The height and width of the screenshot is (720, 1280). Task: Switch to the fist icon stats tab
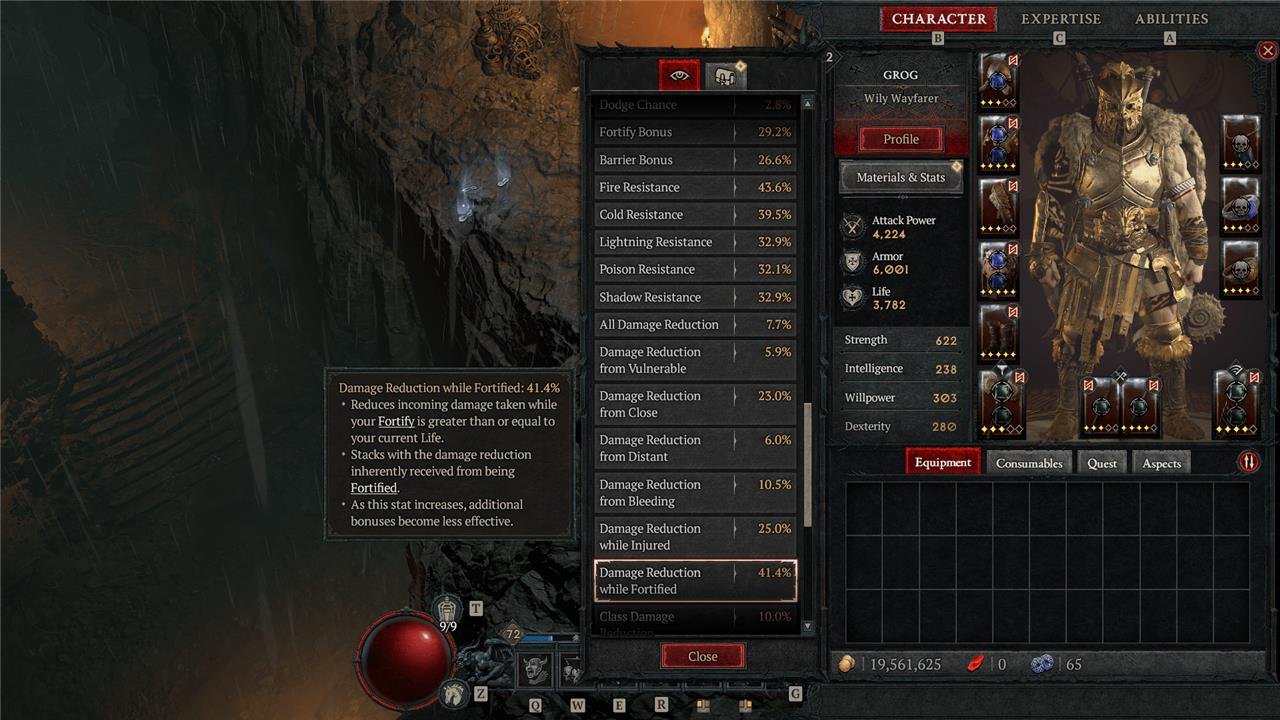coord(725,75)
